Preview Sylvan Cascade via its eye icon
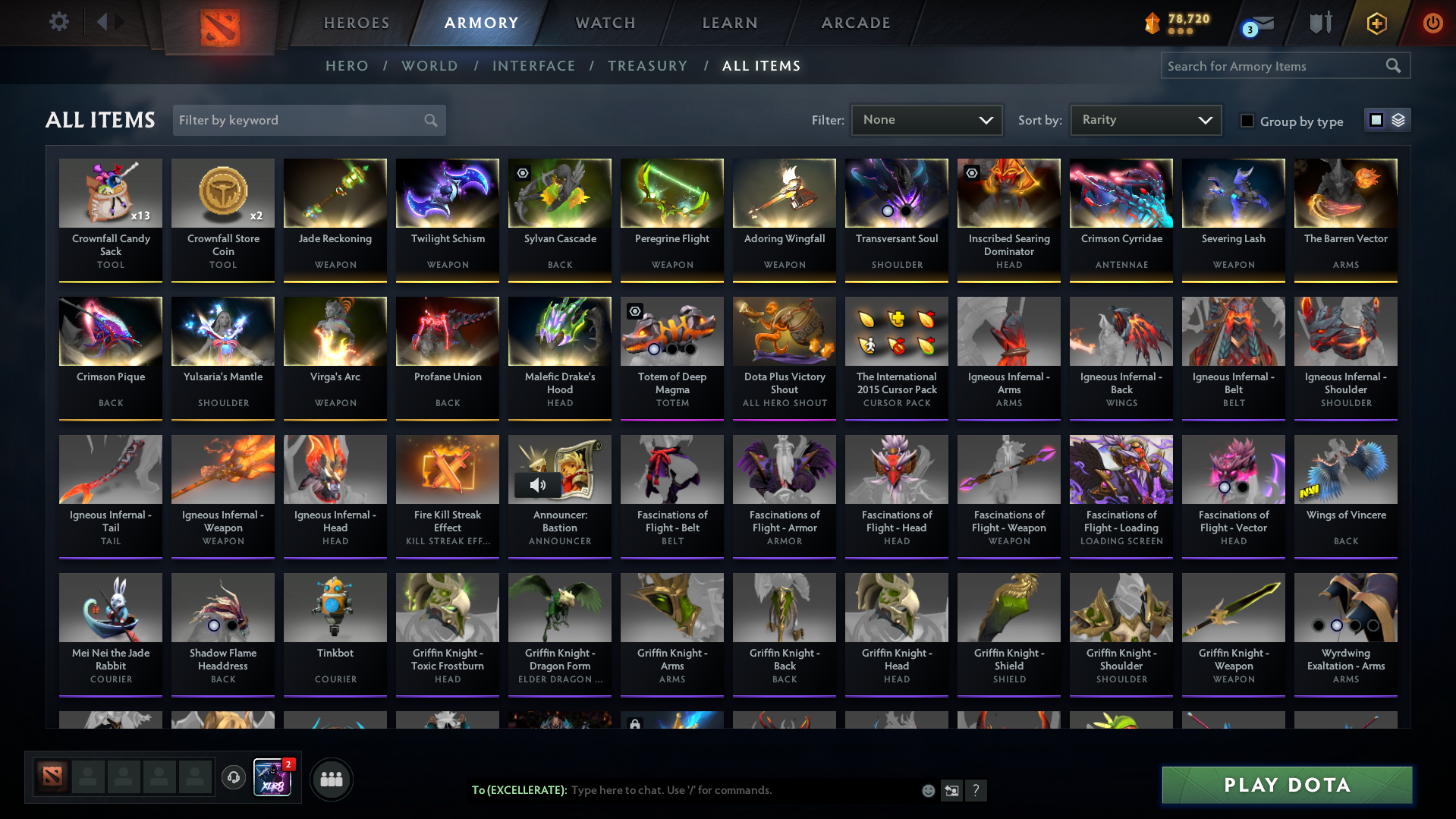Screen dimensions: 1456x819 point(521,173)
